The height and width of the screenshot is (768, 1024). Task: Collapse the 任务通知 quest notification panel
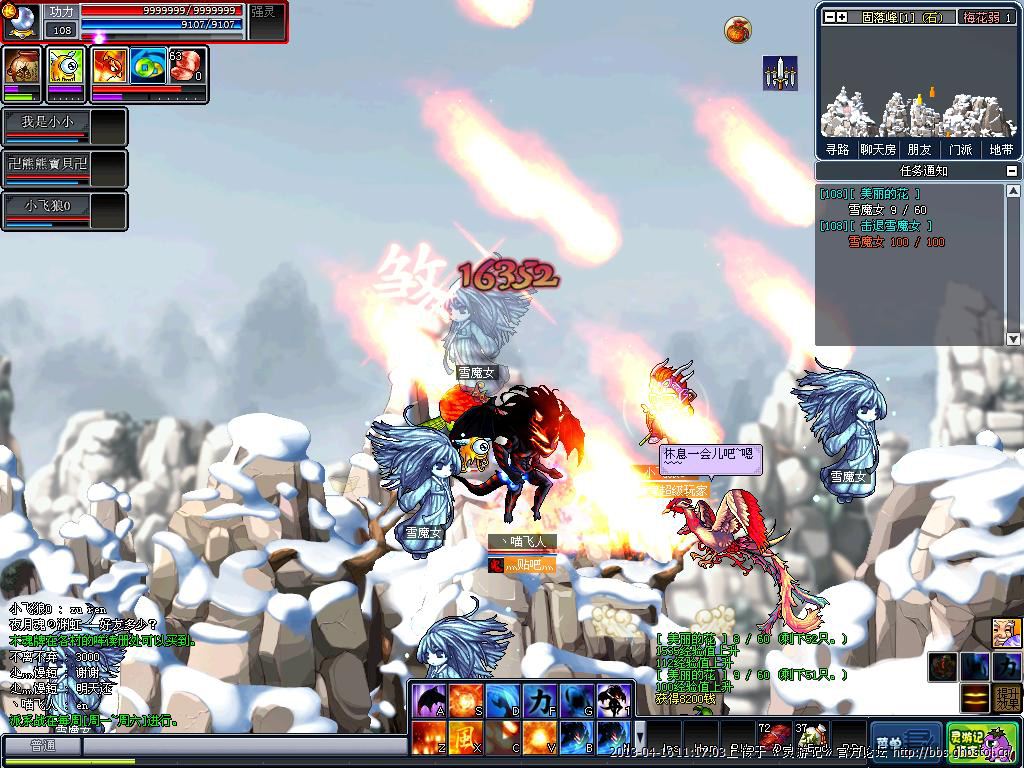coord(1013,171)
